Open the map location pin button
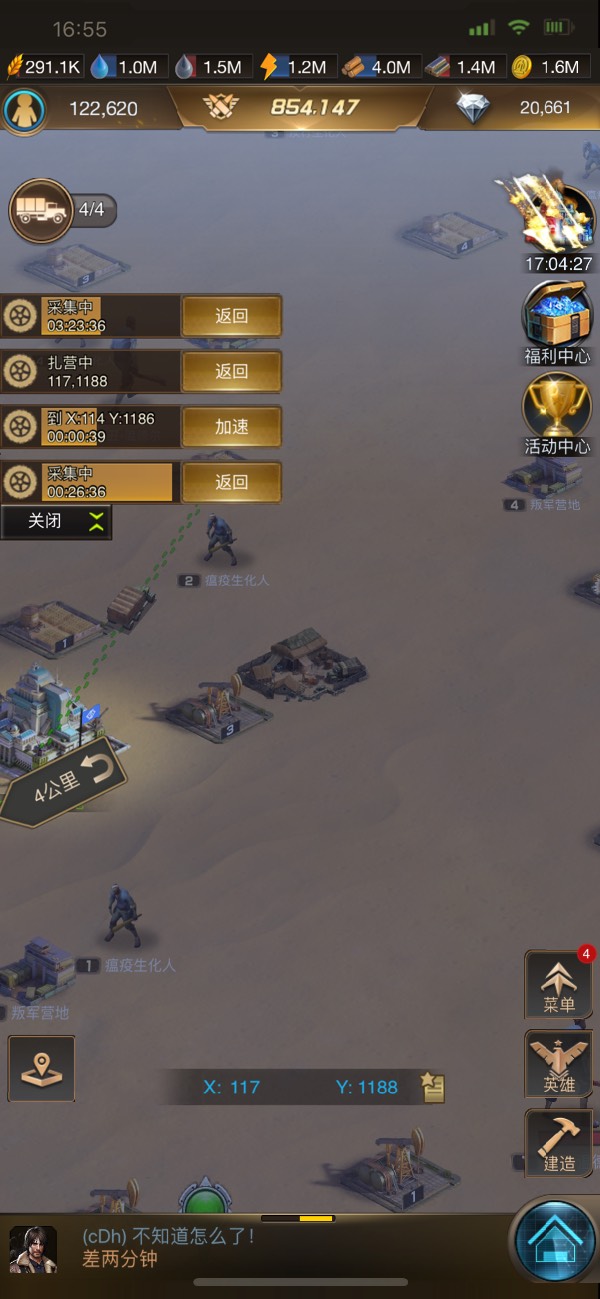This screenshot has height=1299, width=600. pos(41,1068)
